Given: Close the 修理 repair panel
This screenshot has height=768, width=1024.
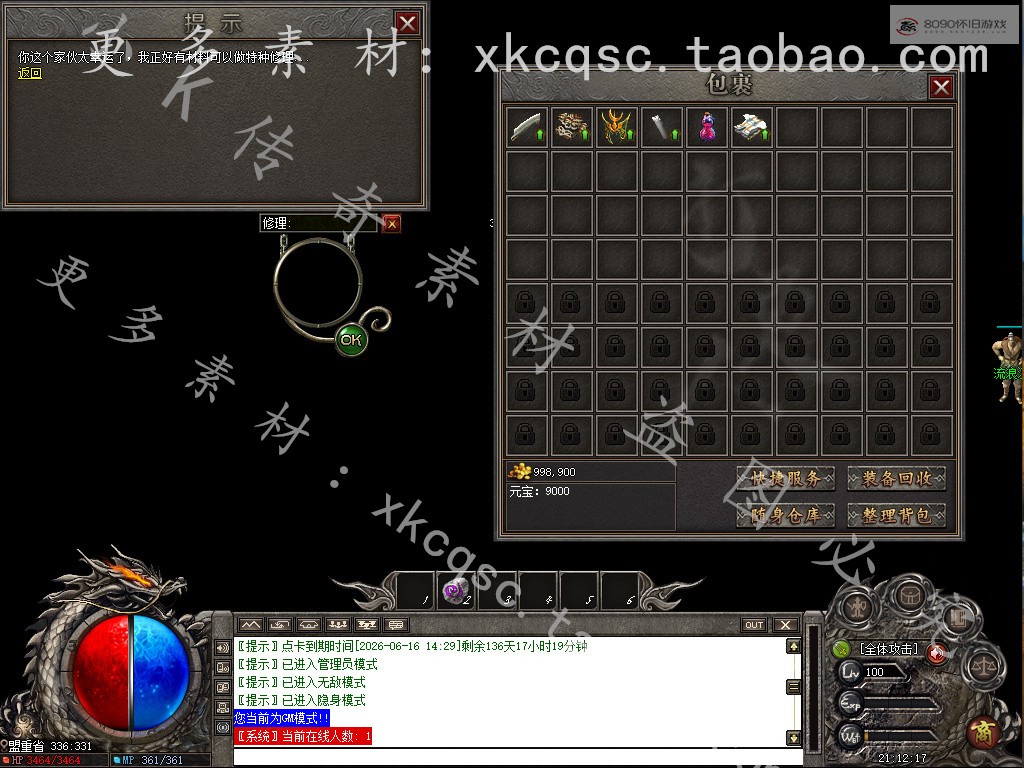Looking at the screenshot, I should tap(392, 224).
